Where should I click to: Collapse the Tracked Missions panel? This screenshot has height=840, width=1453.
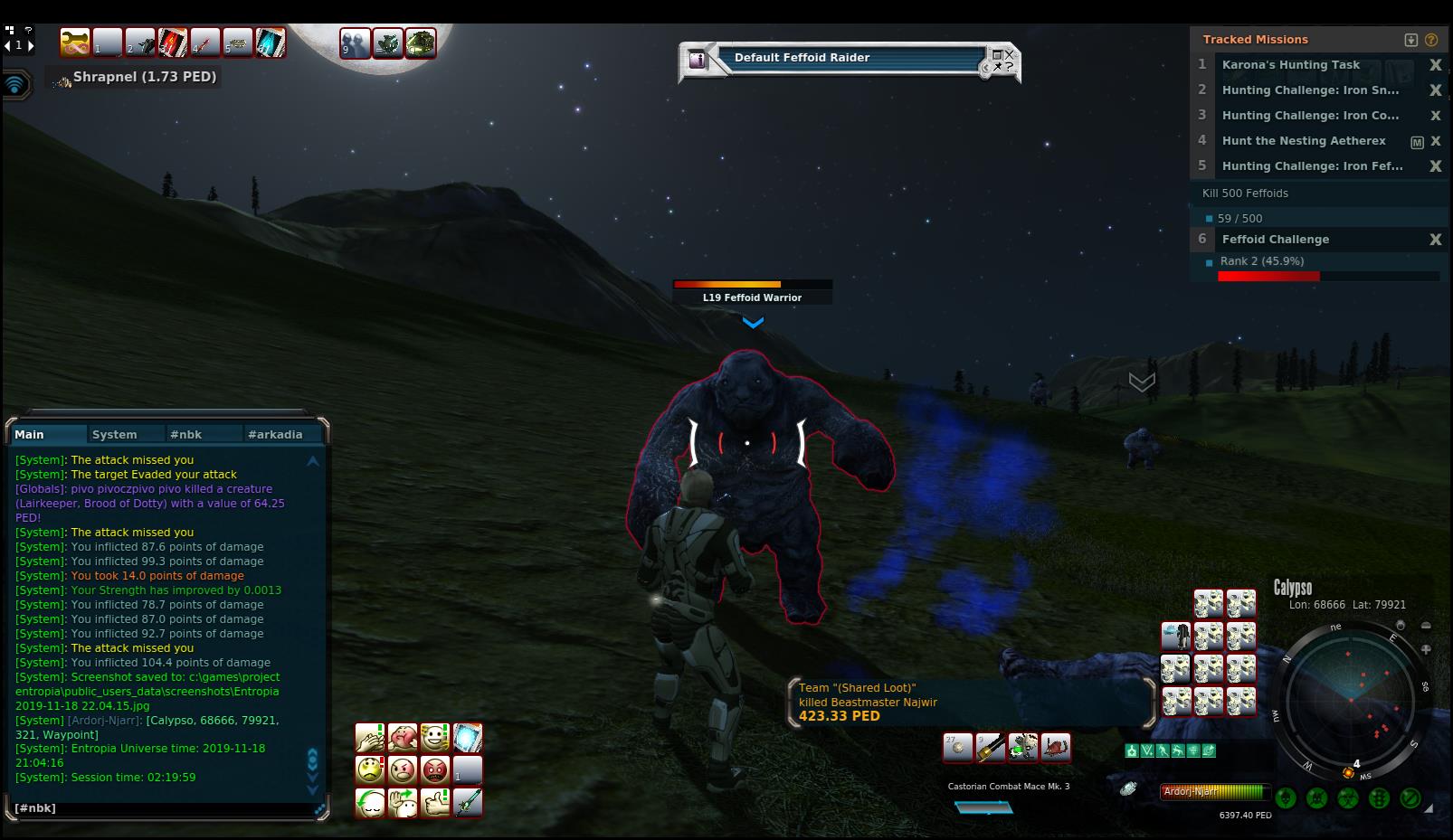[1410, 40]
